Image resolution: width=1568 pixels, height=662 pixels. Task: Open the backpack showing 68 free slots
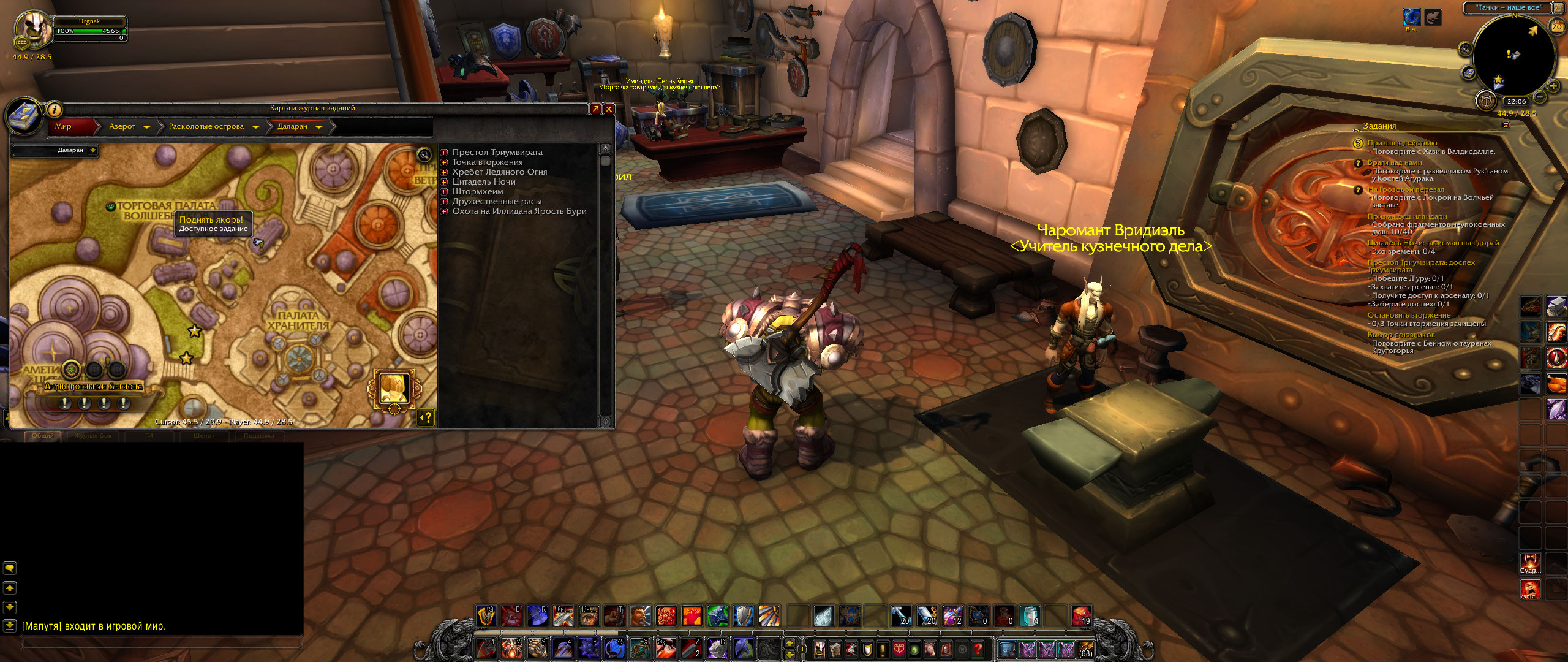[x=1085, y=649]
